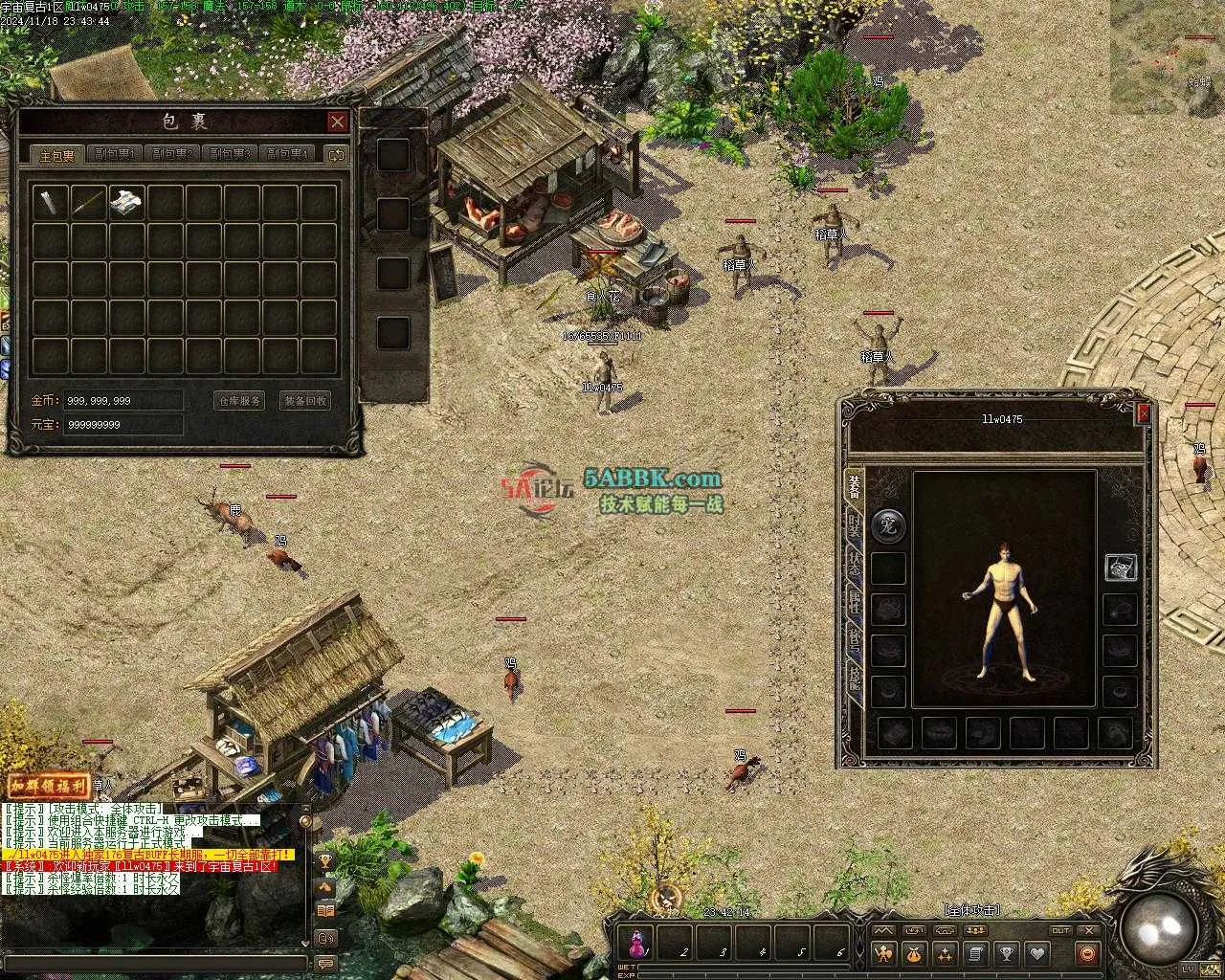The height and width of the screenshot is (980, 1225).
Task: Select the thin staff item in the bag
Action: 88,202
